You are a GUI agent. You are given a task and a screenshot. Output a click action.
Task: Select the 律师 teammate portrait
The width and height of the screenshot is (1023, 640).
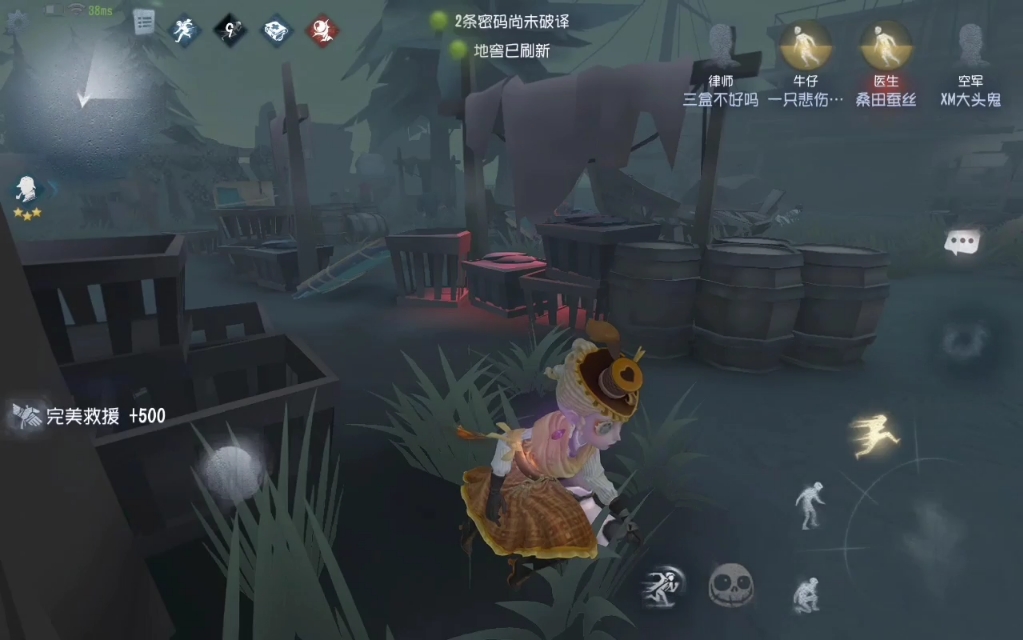click(720, 46)
